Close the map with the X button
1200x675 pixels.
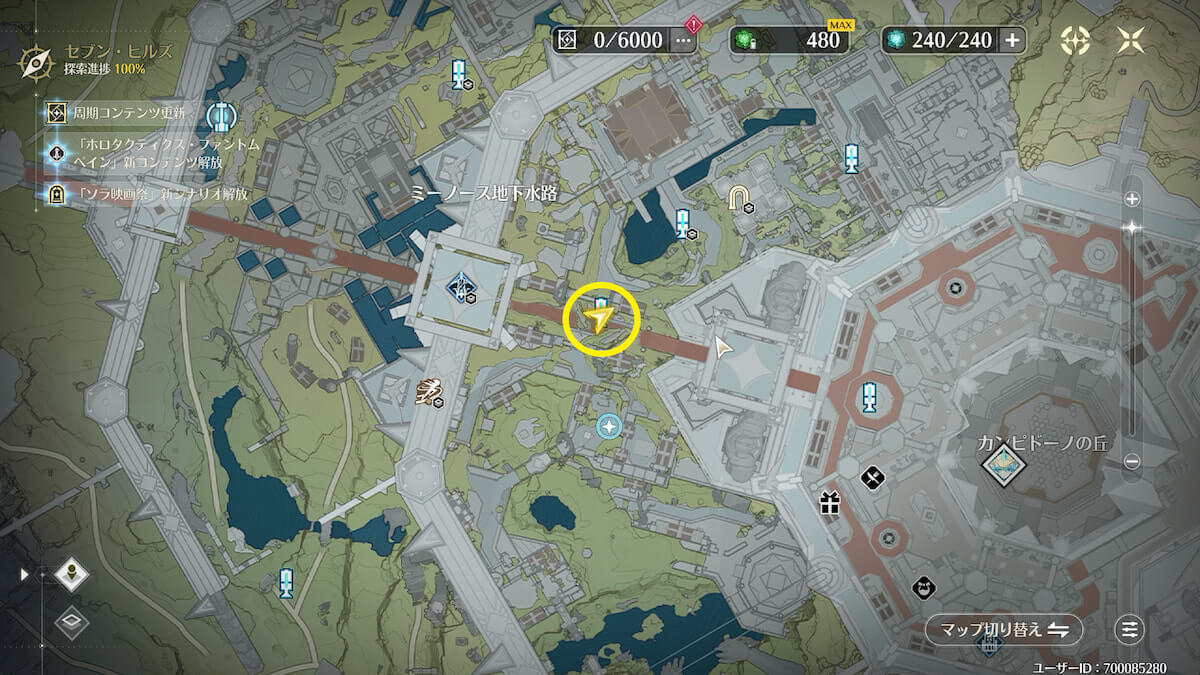point(1133,40)
